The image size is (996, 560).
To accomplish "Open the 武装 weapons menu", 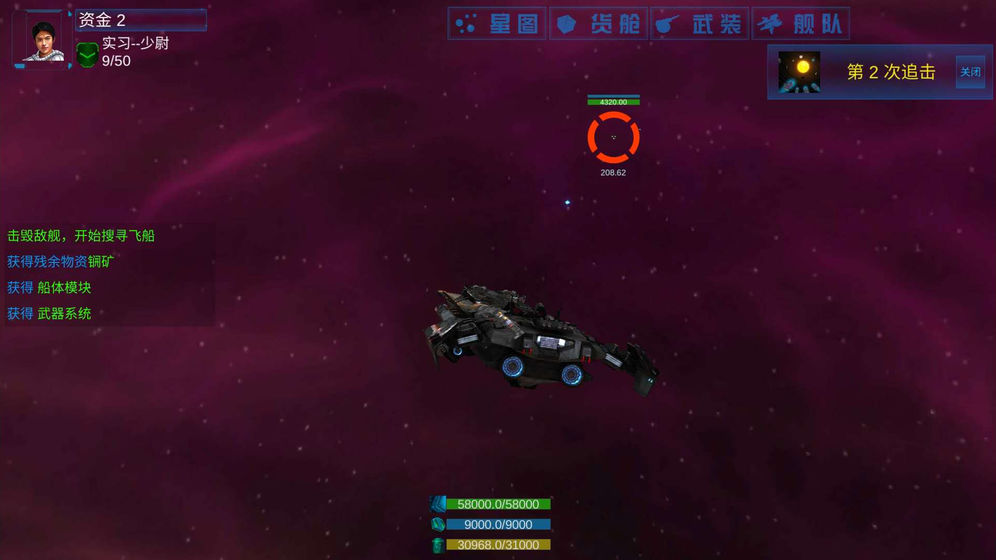I will [699, 24].
